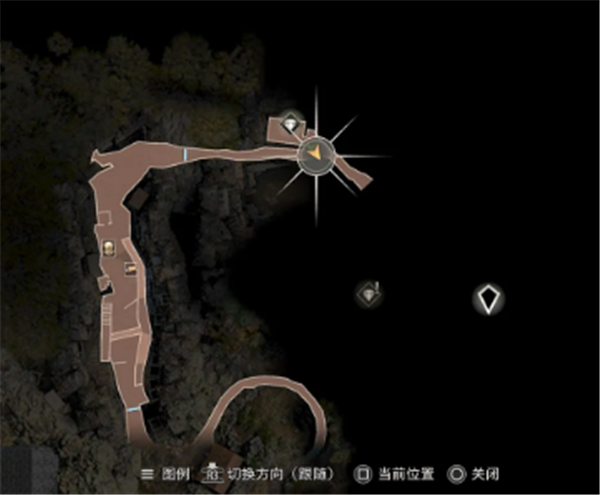Select the white diamond waypoint marker
The image size is (600, 495).
488,298
